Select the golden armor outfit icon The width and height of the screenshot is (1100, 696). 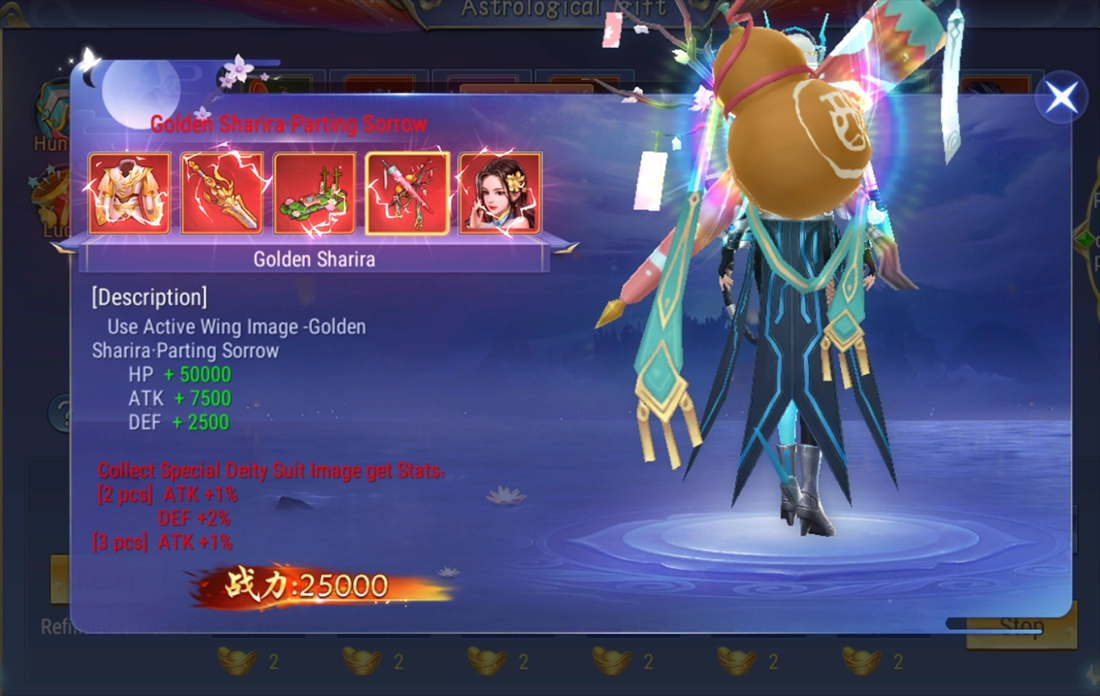tap(129, 193)
